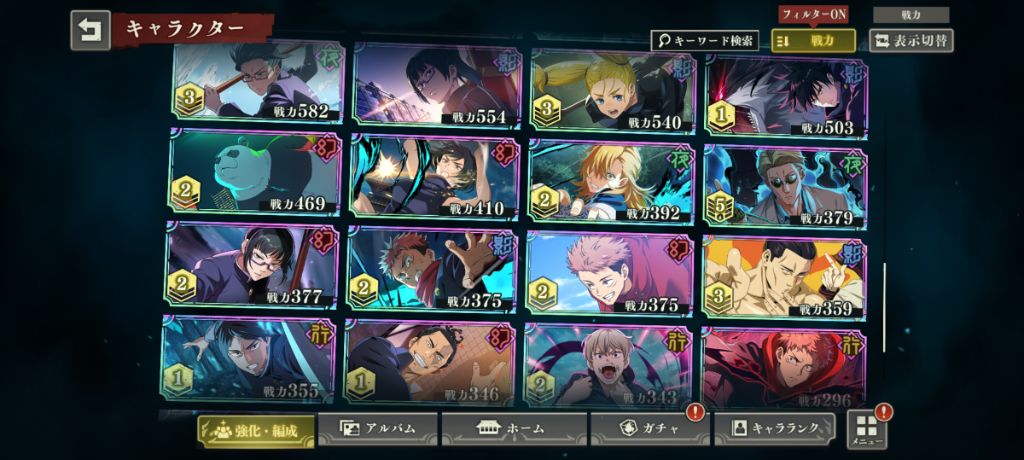Select the character card with 戦力359
This screenshot has width=1024, height=460.
(785, 278)
